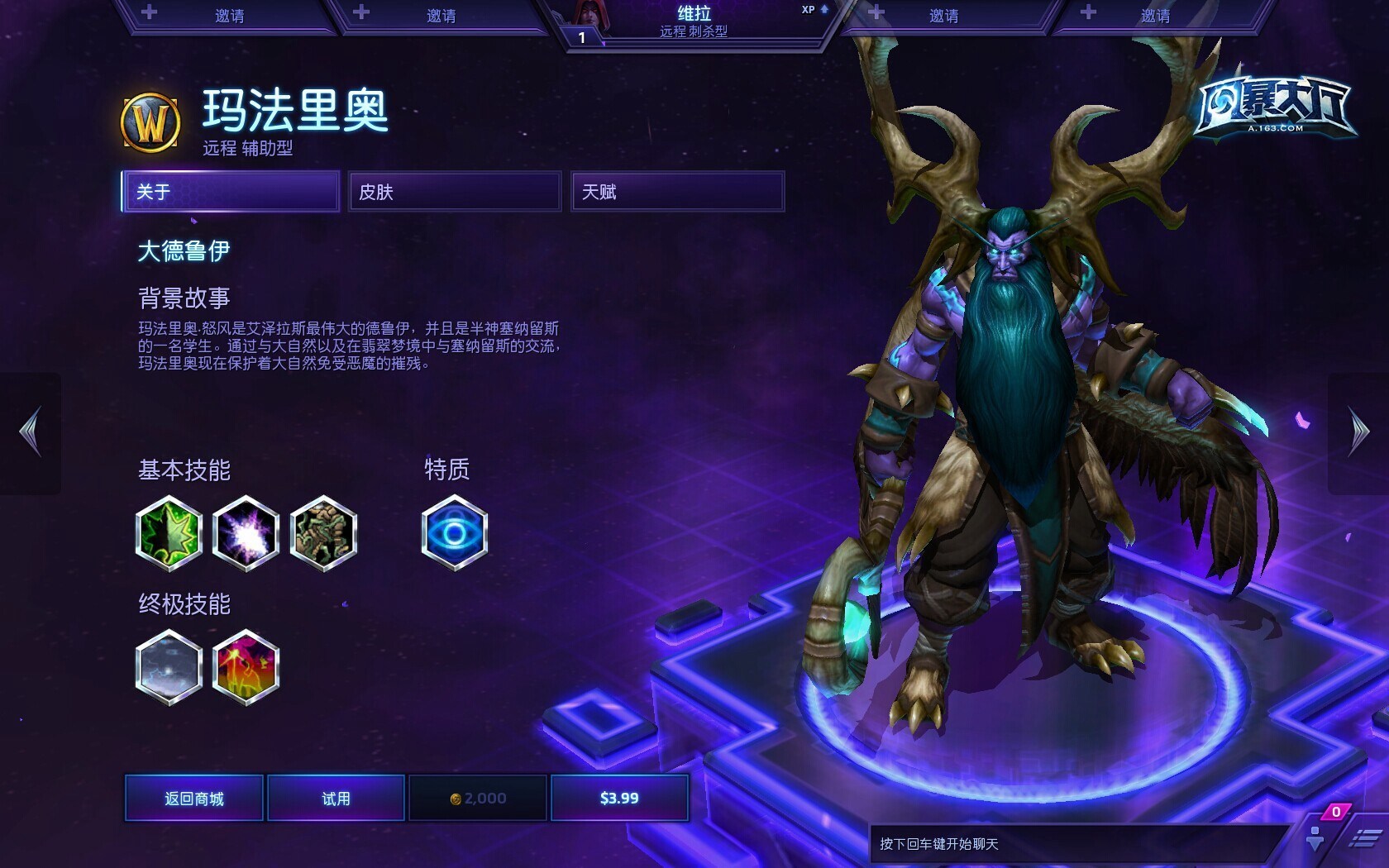Viewport: 1389px width, 868px height.
Task: Focus the chat input box
Action: (1075, 844)
